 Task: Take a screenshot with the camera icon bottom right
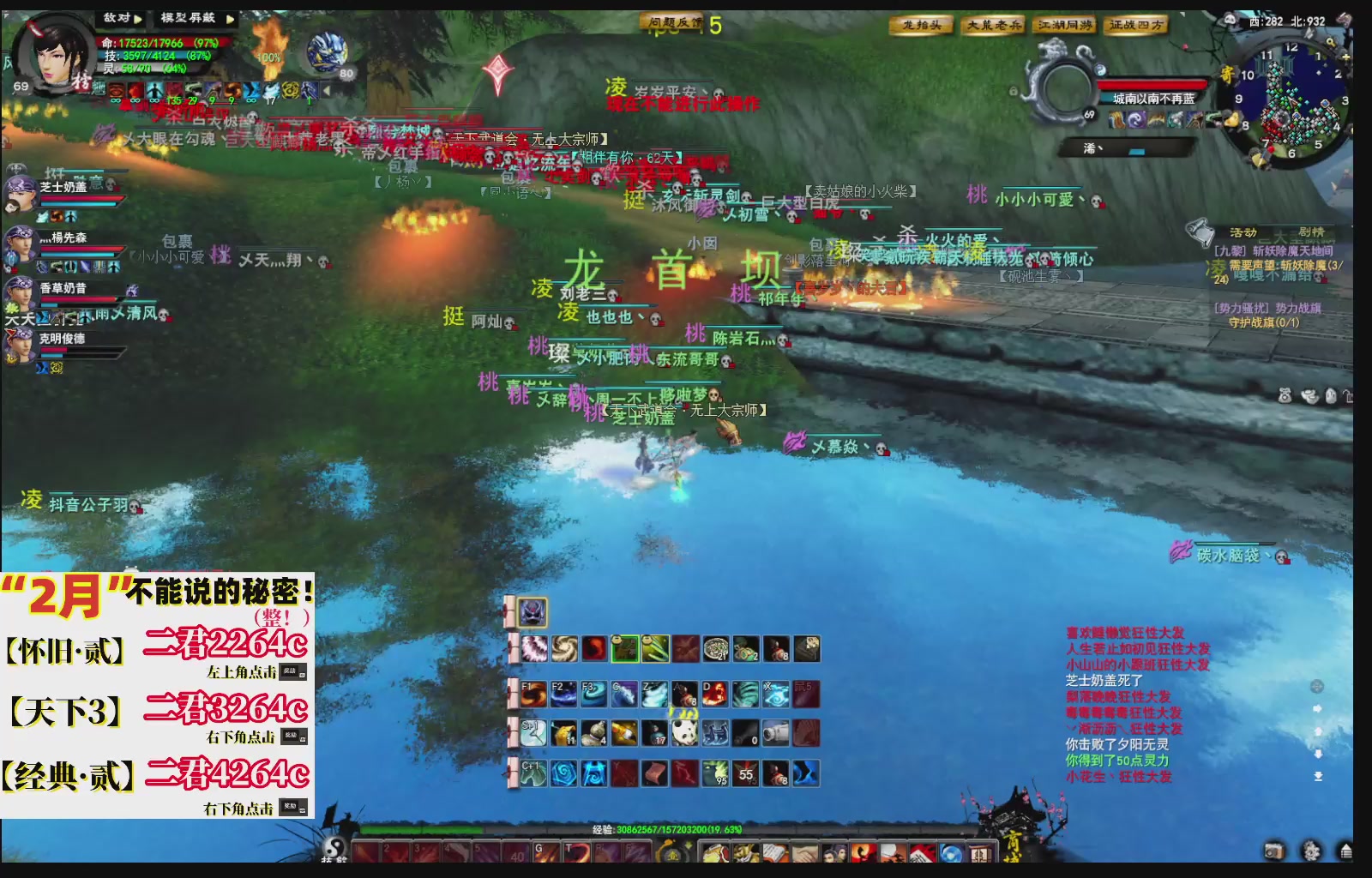(1274, 851)
